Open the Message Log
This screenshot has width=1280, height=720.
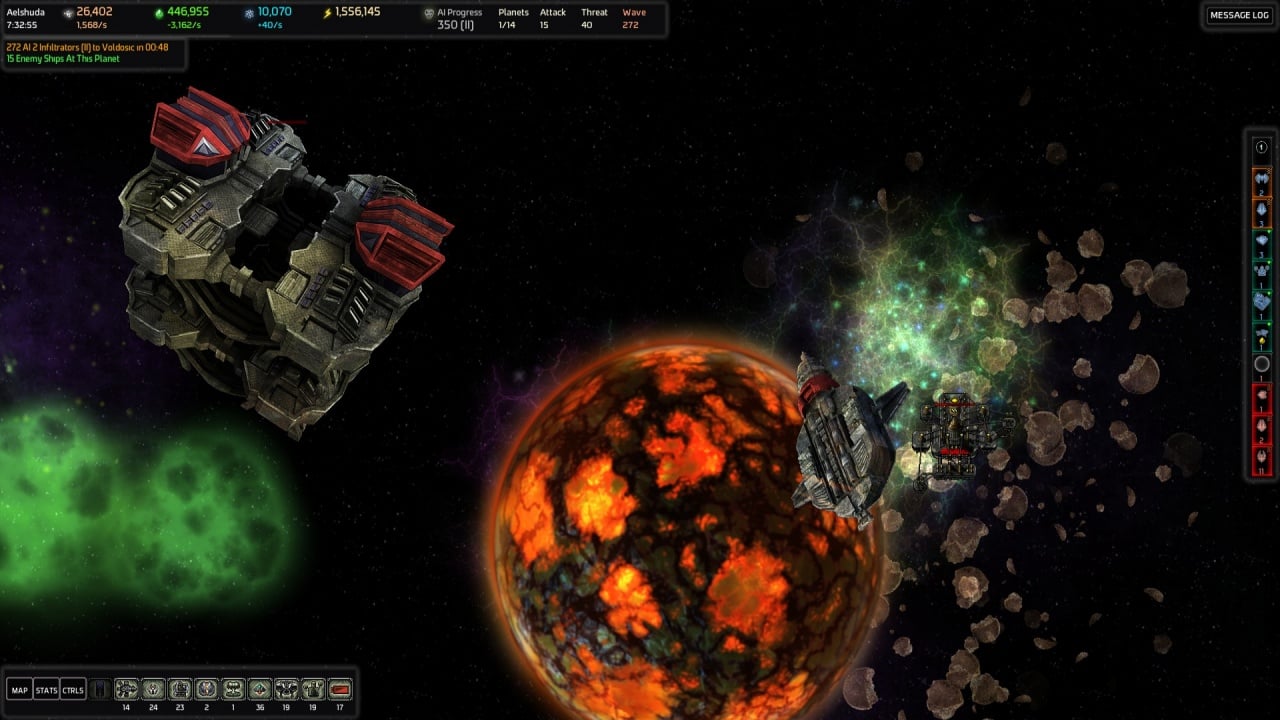pos(1239,15)
